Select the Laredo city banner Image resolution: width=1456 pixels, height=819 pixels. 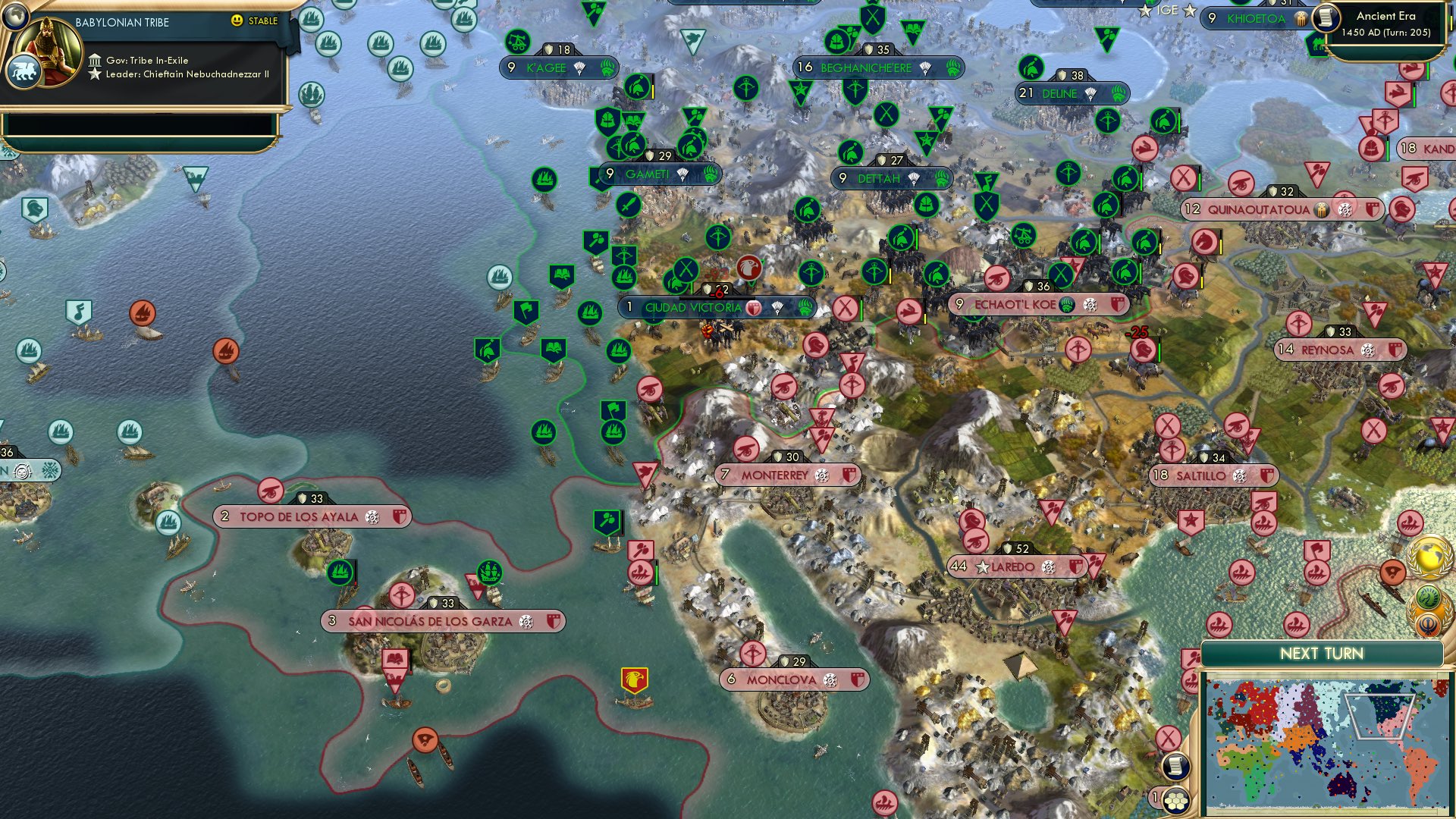(x=1016, y=565)
